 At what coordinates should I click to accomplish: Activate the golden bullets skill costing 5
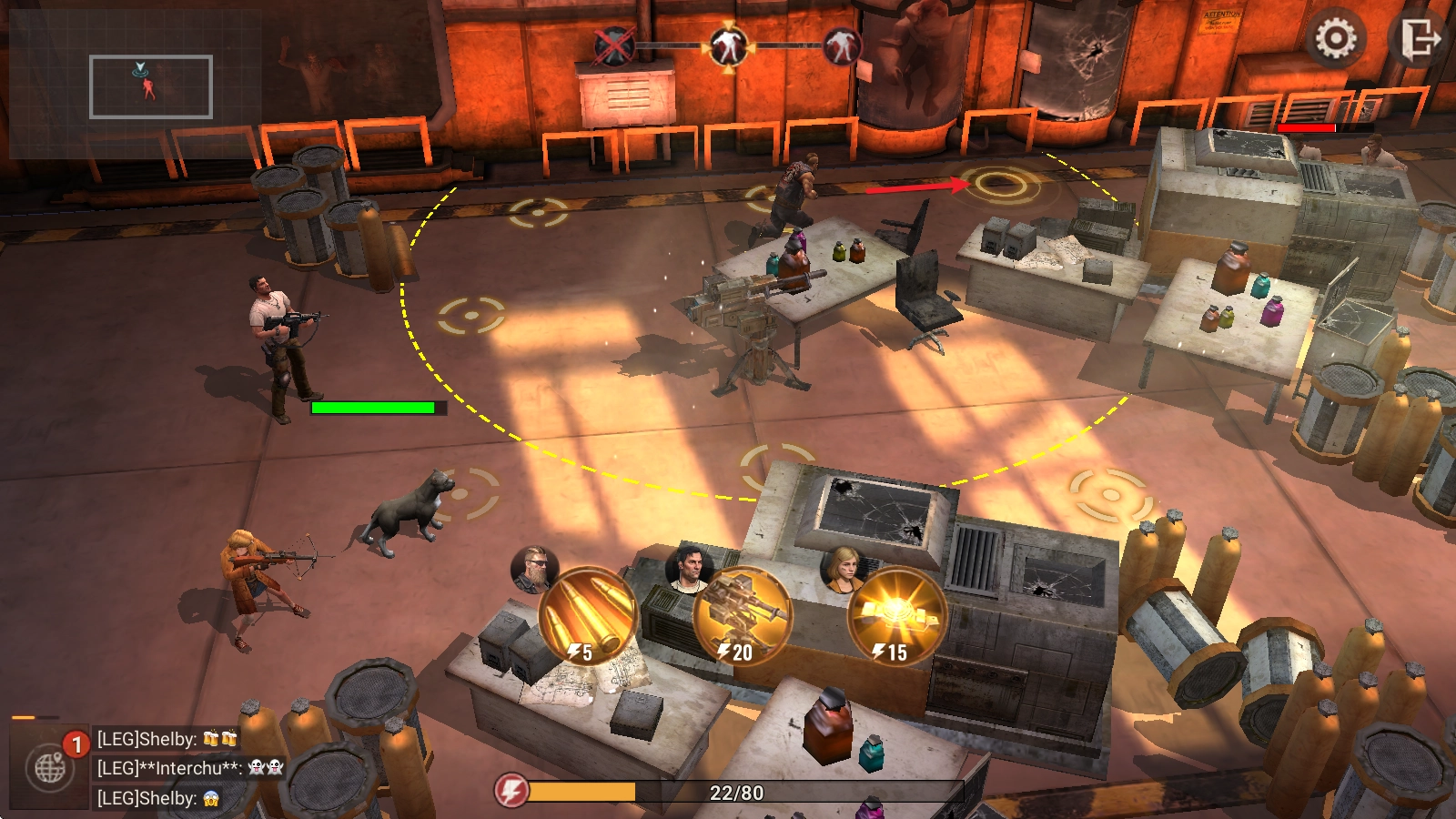coord(587,615)
